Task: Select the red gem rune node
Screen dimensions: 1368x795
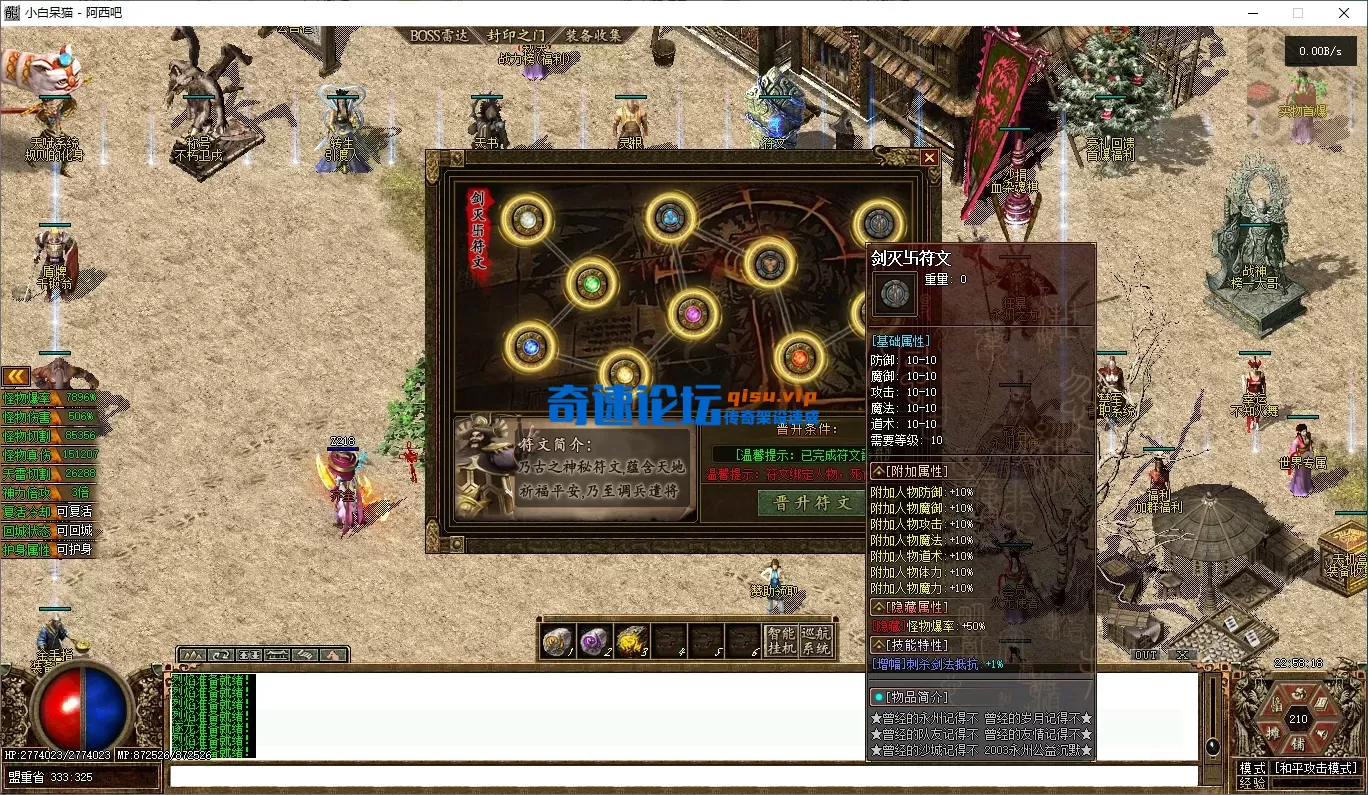Action: click(x=798, y=357)
